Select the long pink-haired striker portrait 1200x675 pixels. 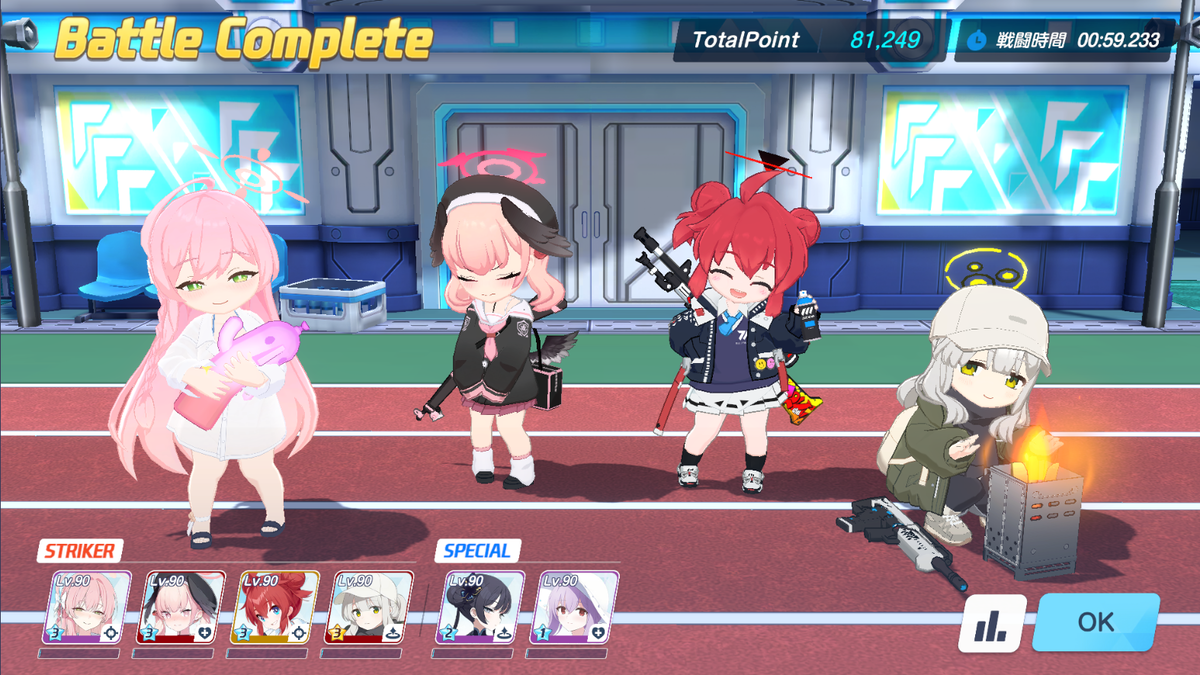point(87,607)
